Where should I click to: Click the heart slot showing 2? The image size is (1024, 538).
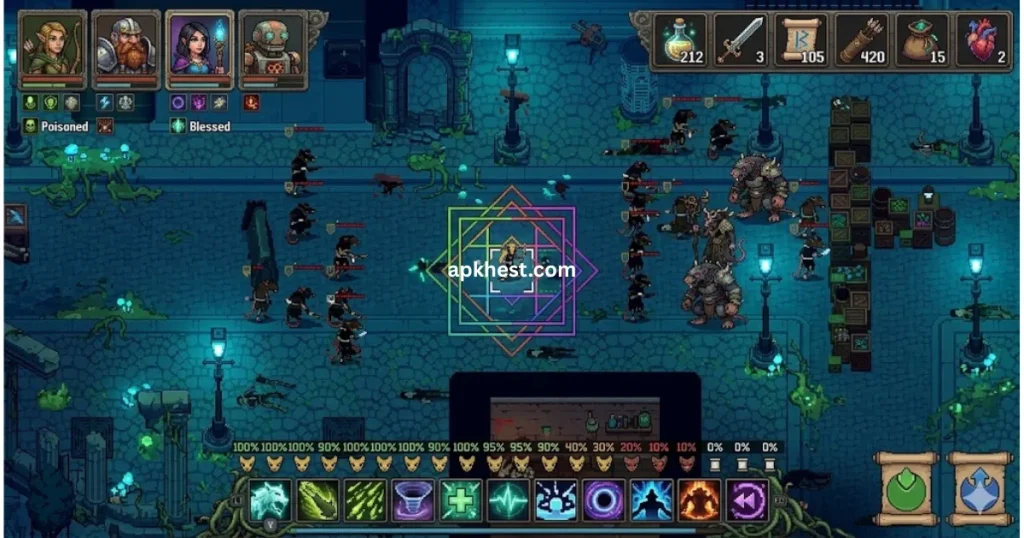(982, 42)
